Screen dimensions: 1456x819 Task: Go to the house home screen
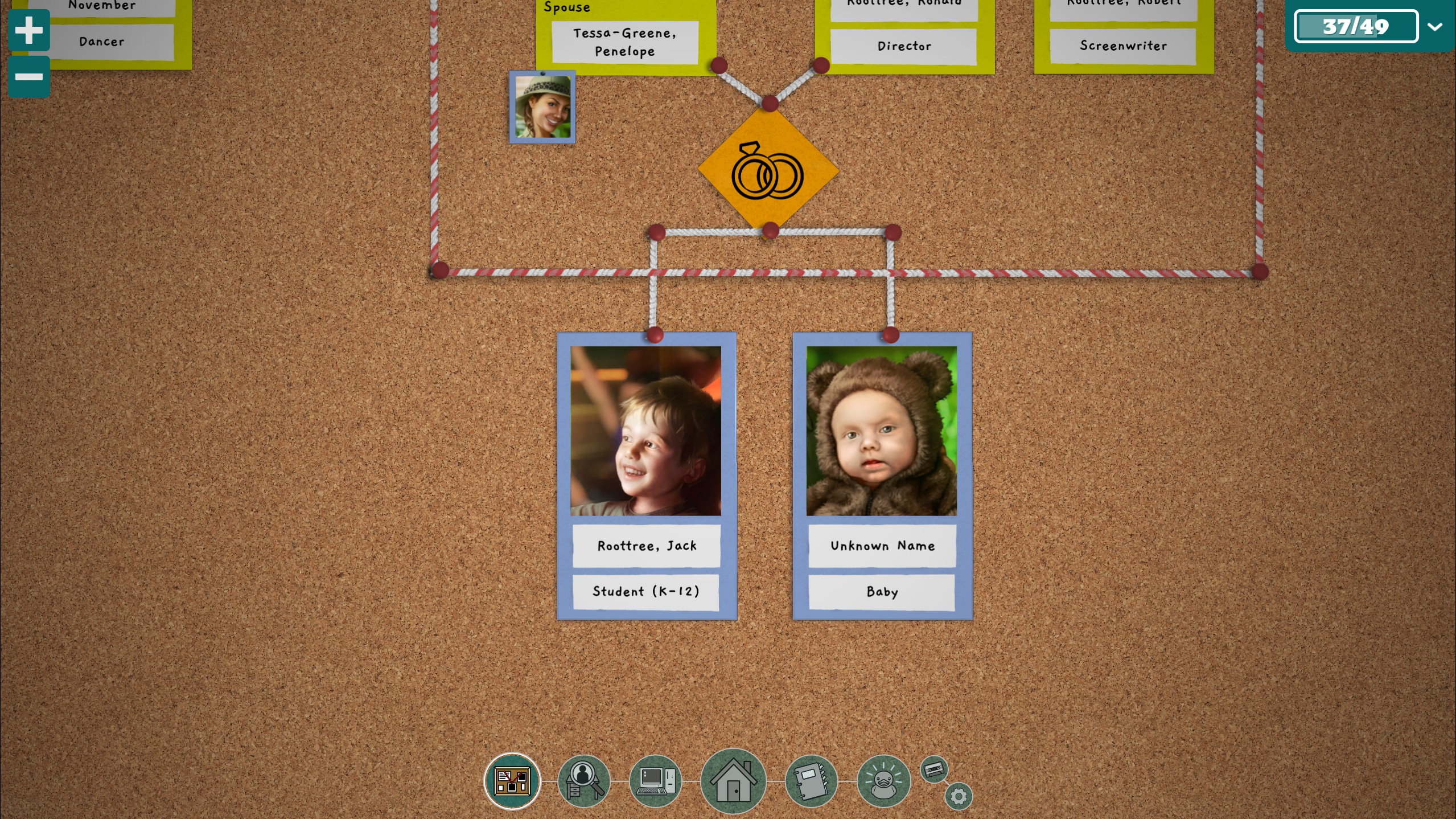pyautogui.click(x=733, y=781)
